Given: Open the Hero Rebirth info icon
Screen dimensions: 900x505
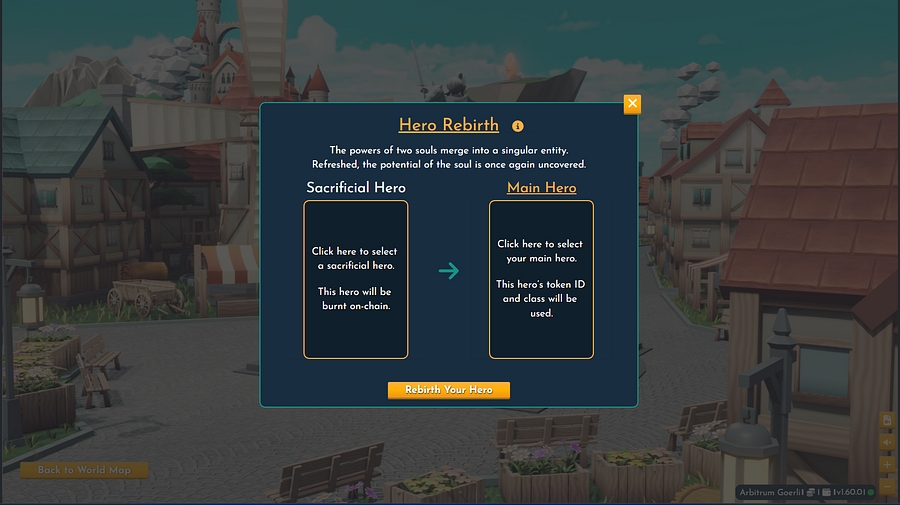Looking at the screenshot, I should click(x=518, y=126).
